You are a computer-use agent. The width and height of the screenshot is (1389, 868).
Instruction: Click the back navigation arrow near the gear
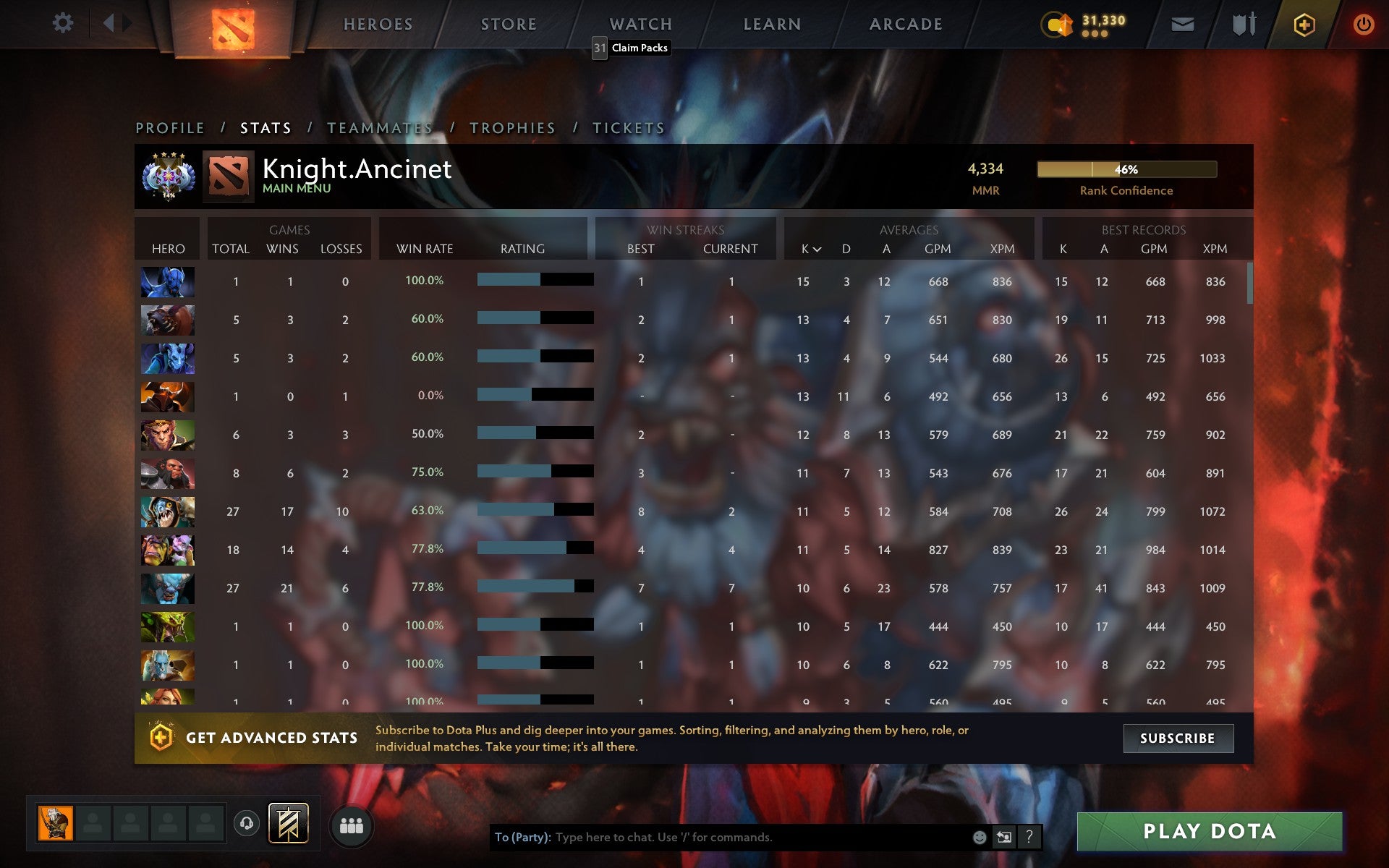110,23
